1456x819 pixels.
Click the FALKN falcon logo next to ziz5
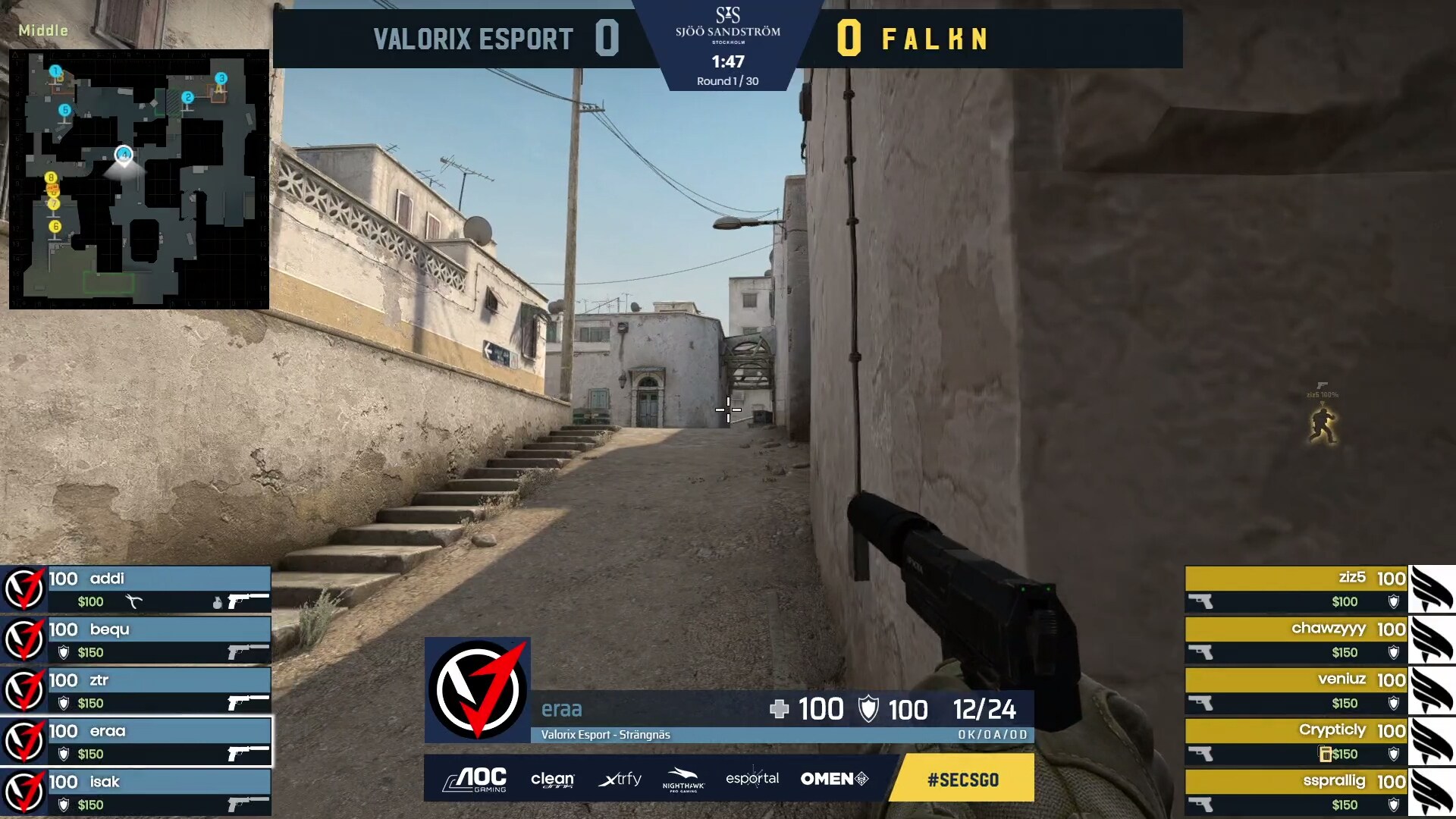click(1433, 588)
